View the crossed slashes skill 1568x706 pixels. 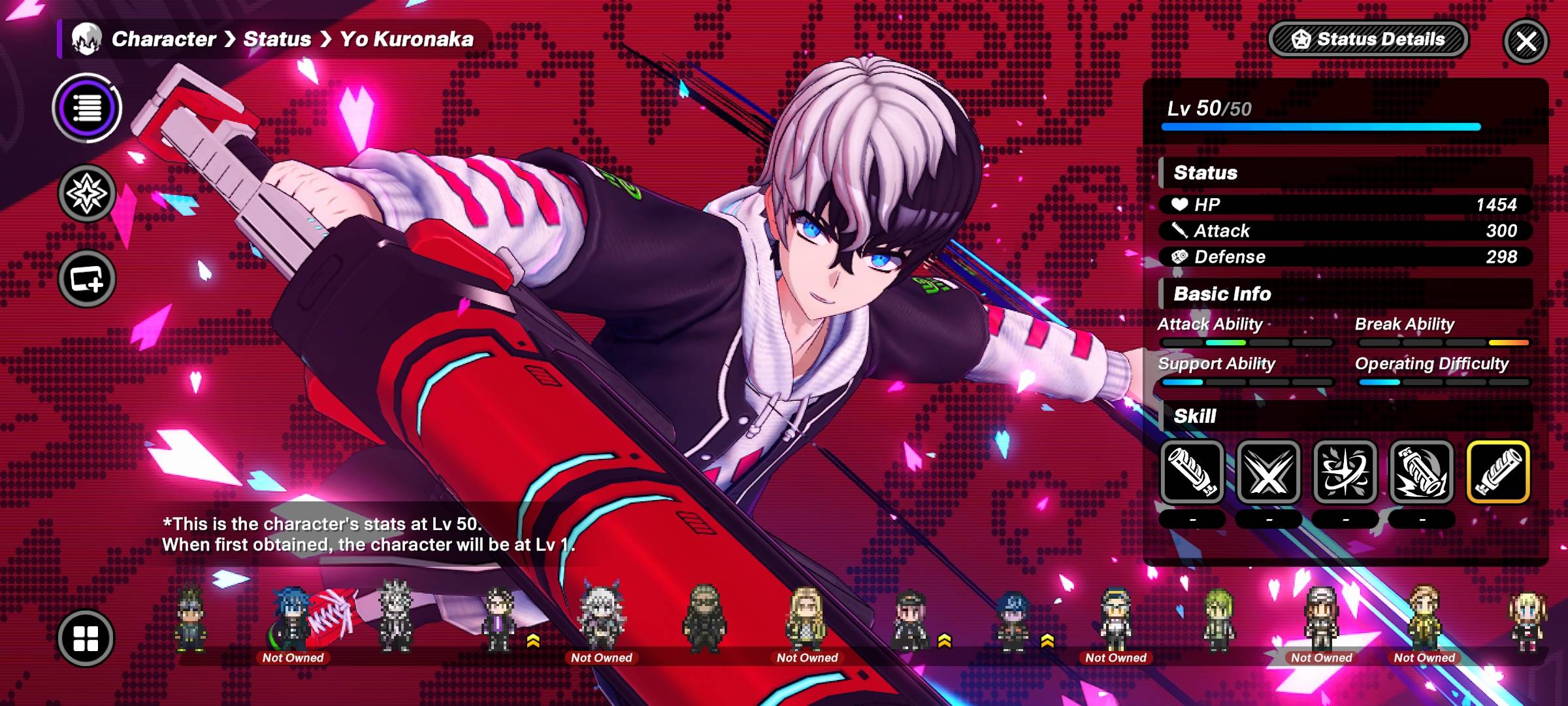pyautogui.click(x=1268, y=472)
